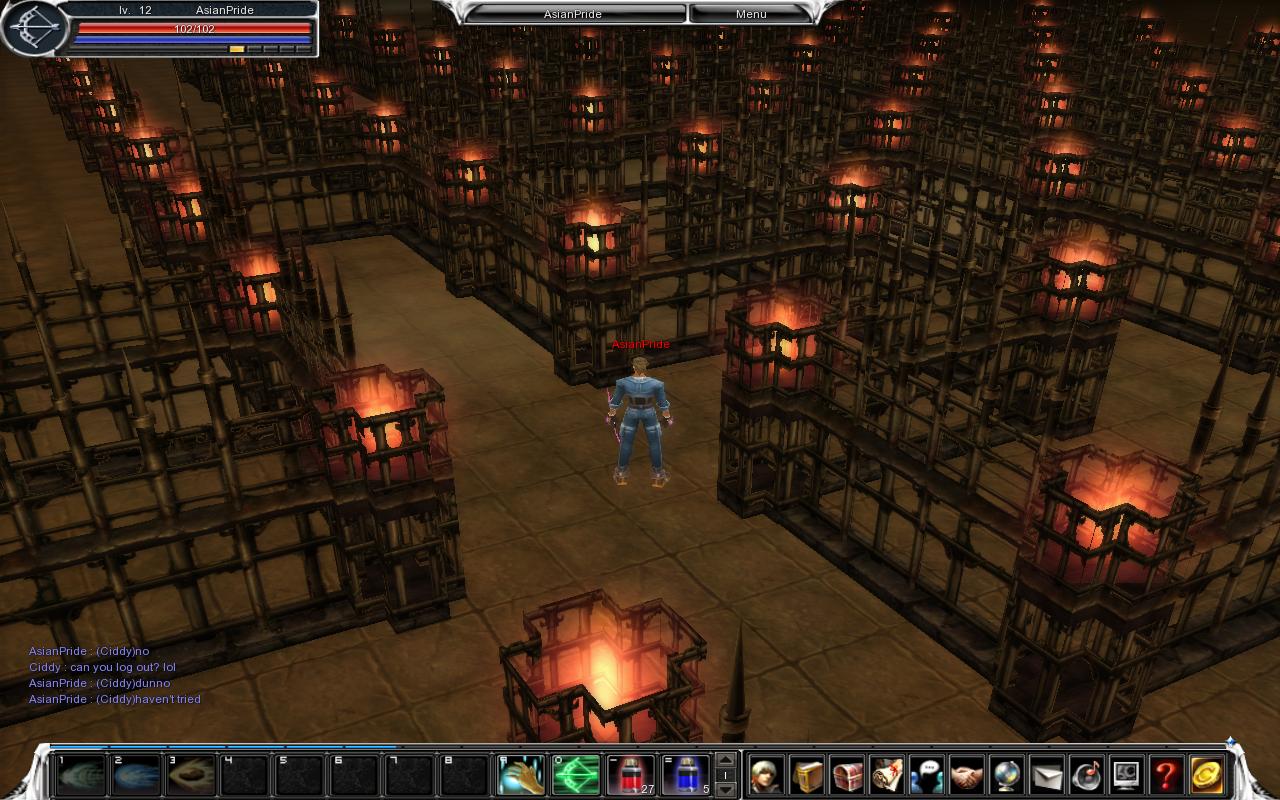The height and width of the screenshot is (800, 1280).
Task: Open the character portrait window
Action: click(767, 775)
